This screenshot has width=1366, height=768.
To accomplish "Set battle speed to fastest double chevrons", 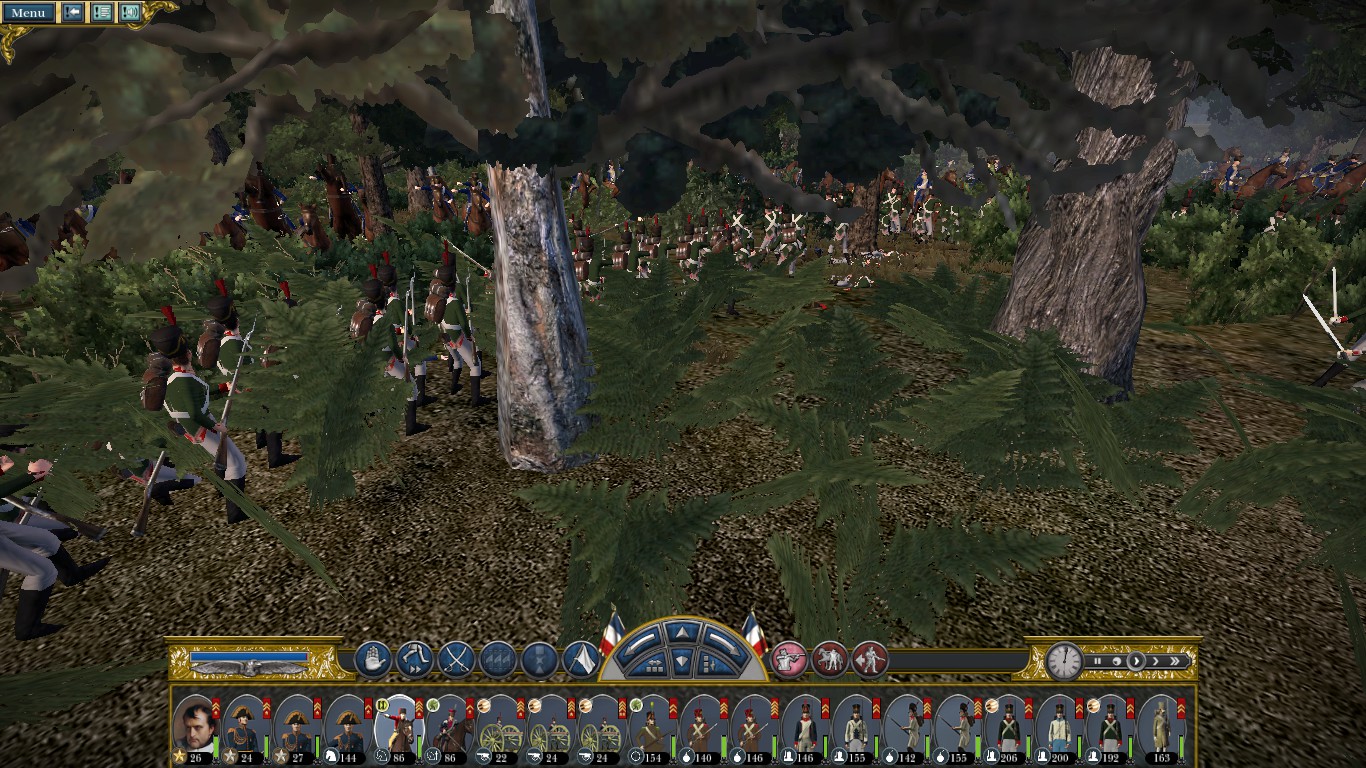I will 1177,661.
